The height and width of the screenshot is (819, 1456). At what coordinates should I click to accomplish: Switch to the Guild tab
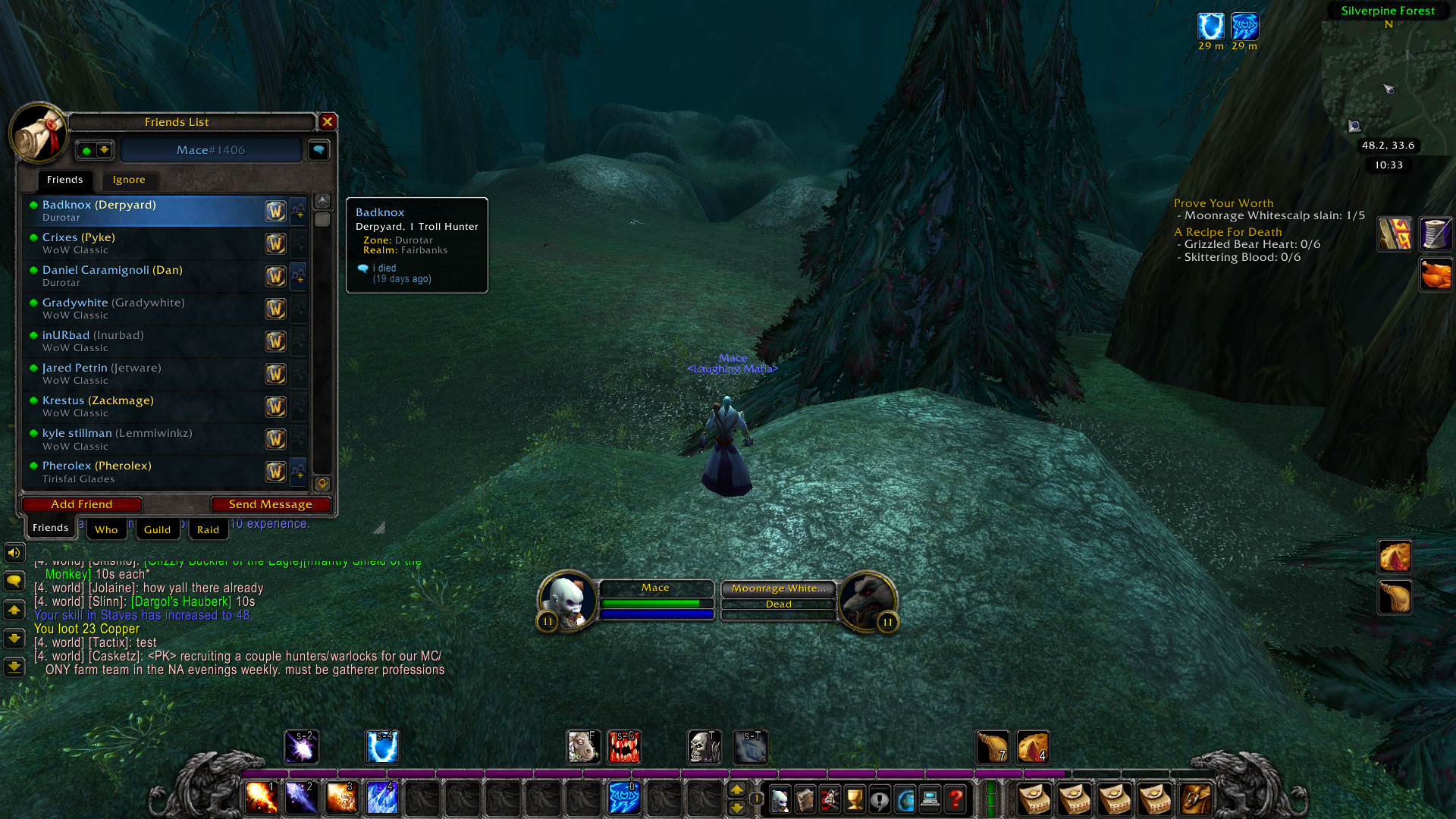(157, 529)
